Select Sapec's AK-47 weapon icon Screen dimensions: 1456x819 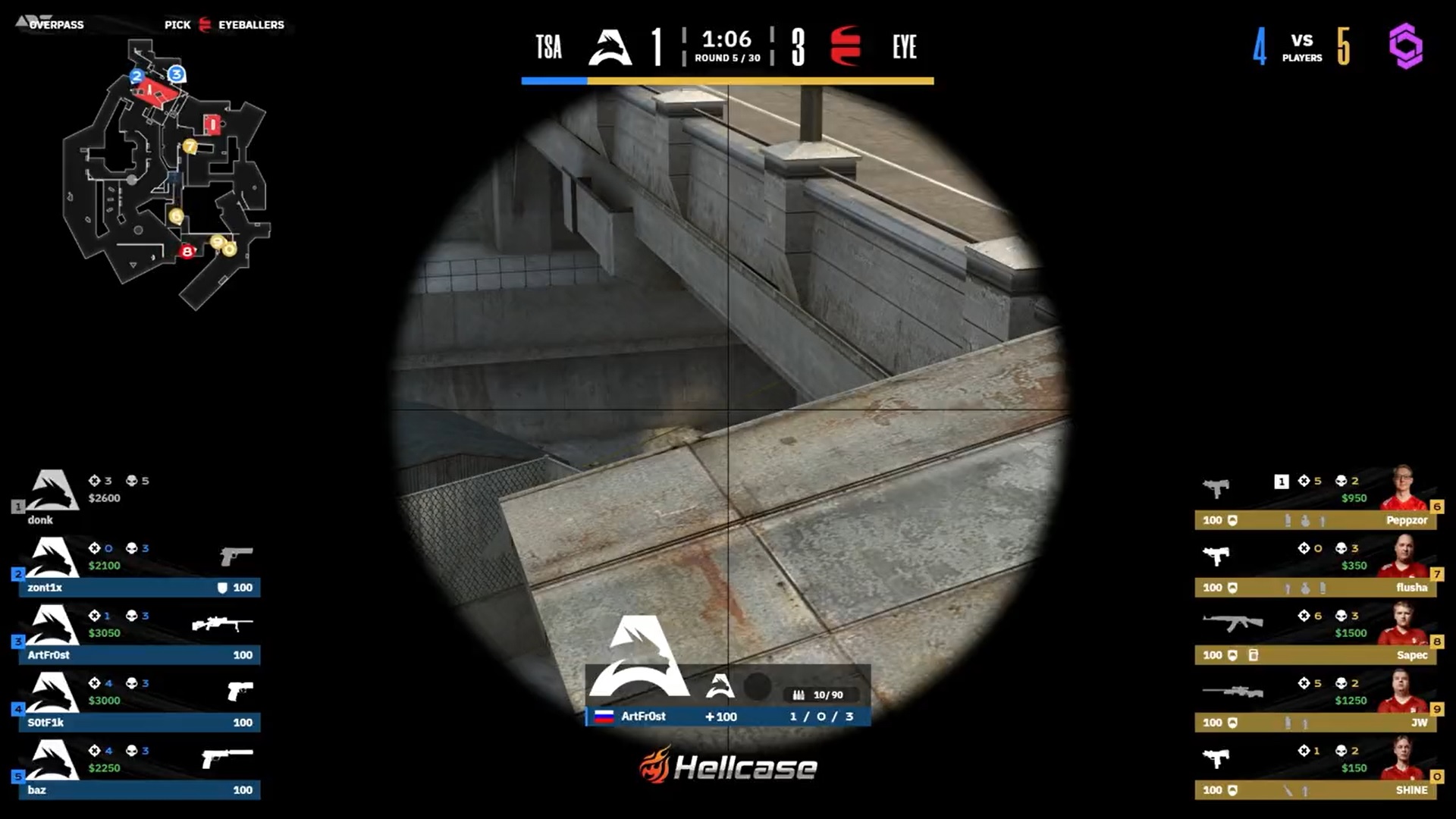[x=1230, y=622]
